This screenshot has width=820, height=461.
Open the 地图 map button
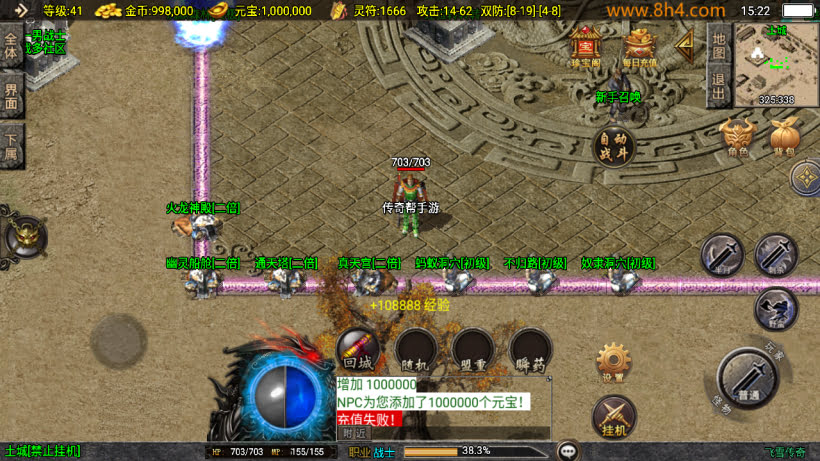coord(718,44)
